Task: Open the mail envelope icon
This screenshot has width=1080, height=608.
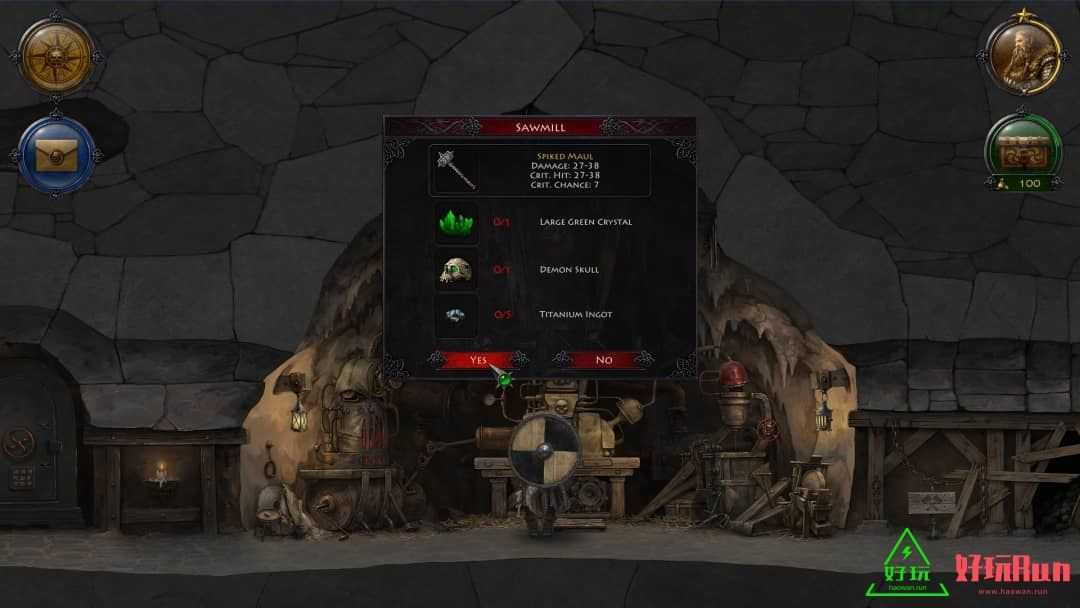Action: pos(56,155)
